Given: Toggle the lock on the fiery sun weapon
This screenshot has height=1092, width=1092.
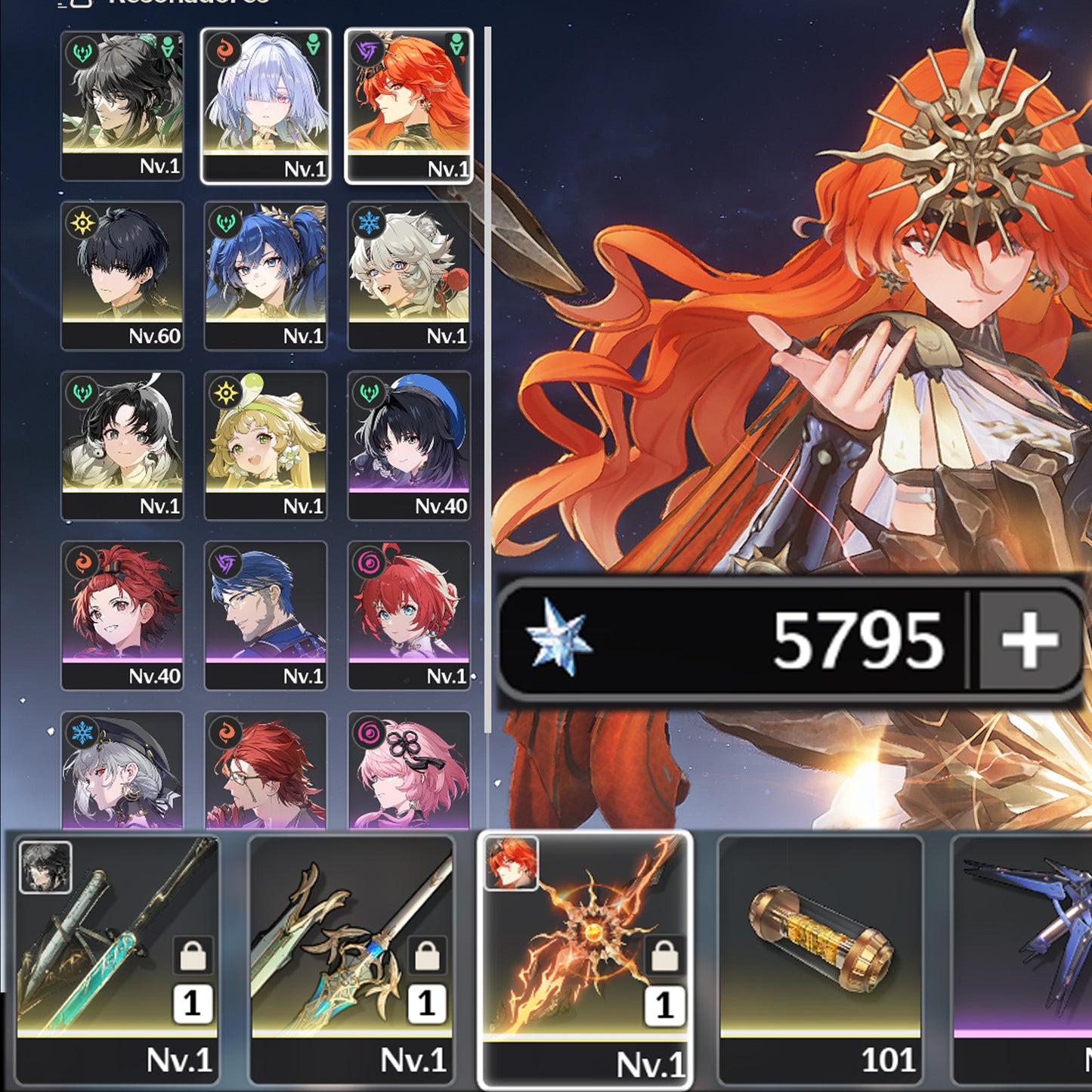Looking at the screenshot, I should [665, 954].
